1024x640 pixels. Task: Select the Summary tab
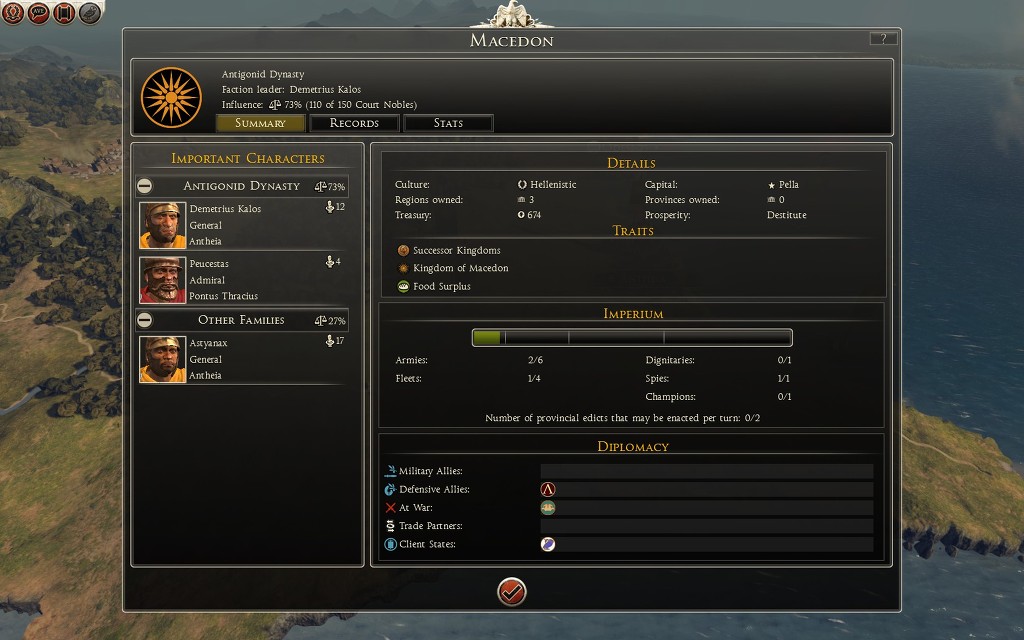[260, 123]
